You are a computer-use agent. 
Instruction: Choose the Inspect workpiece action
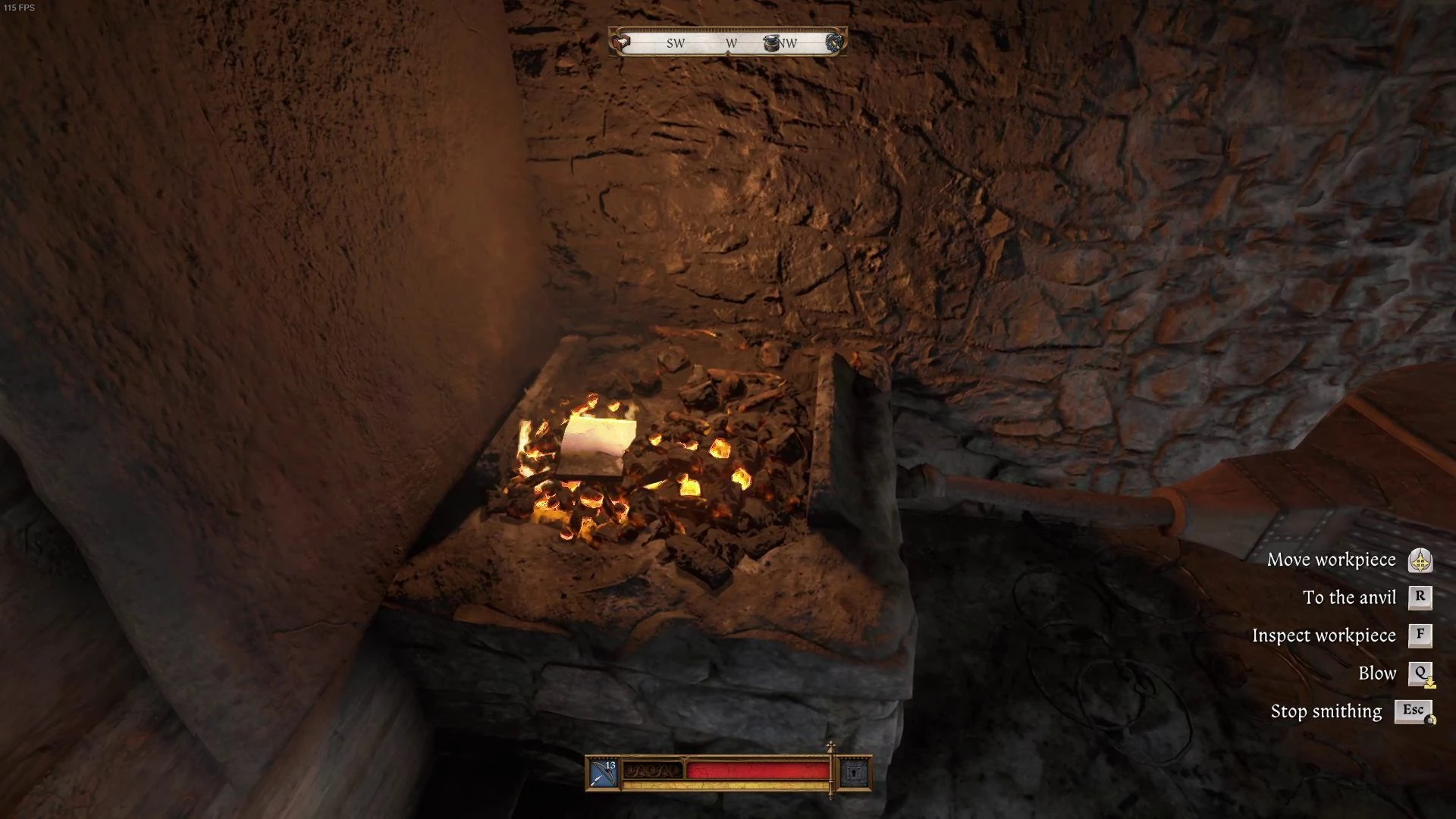click(x=1324, y=635)
